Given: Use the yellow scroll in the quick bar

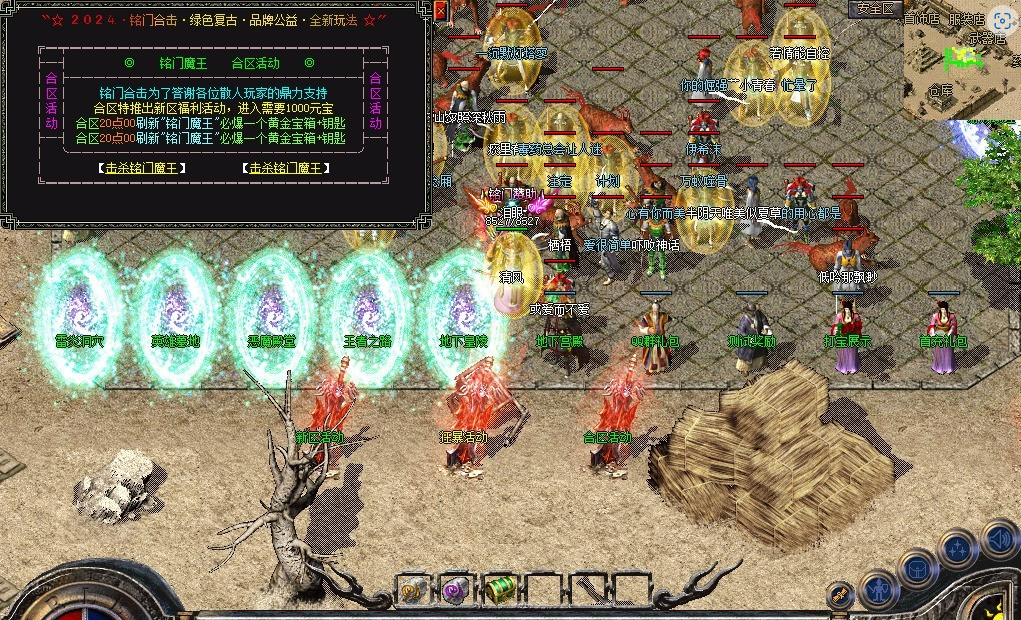Looking at the screenshot, I should (413, 590).
